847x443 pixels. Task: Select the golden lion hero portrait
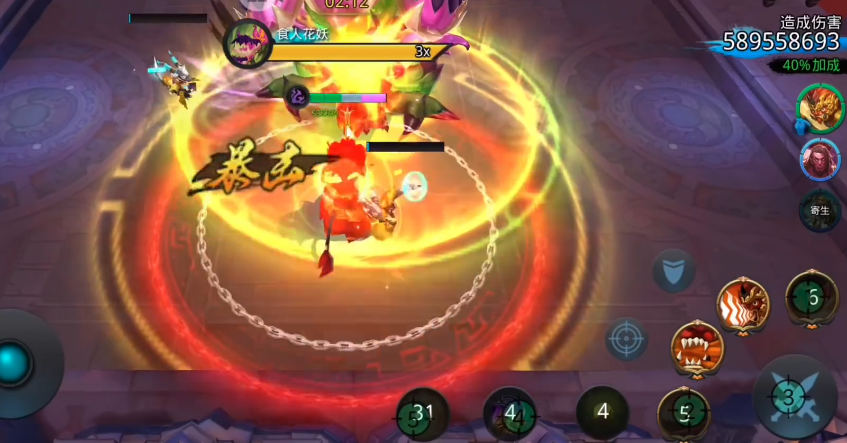tap(819, 106)
